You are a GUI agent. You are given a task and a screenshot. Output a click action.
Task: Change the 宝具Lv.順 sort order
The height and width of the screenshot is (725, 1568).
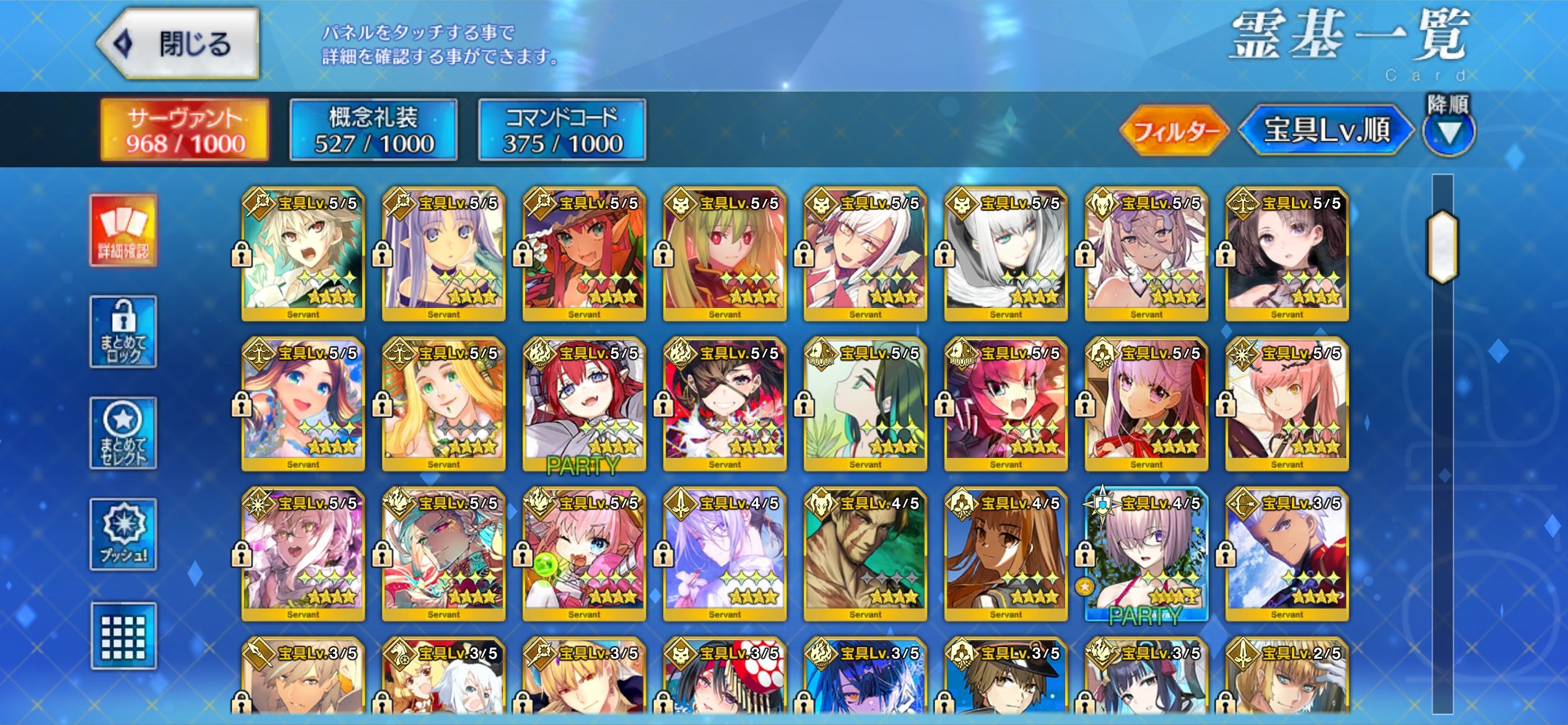[1326, 130]
